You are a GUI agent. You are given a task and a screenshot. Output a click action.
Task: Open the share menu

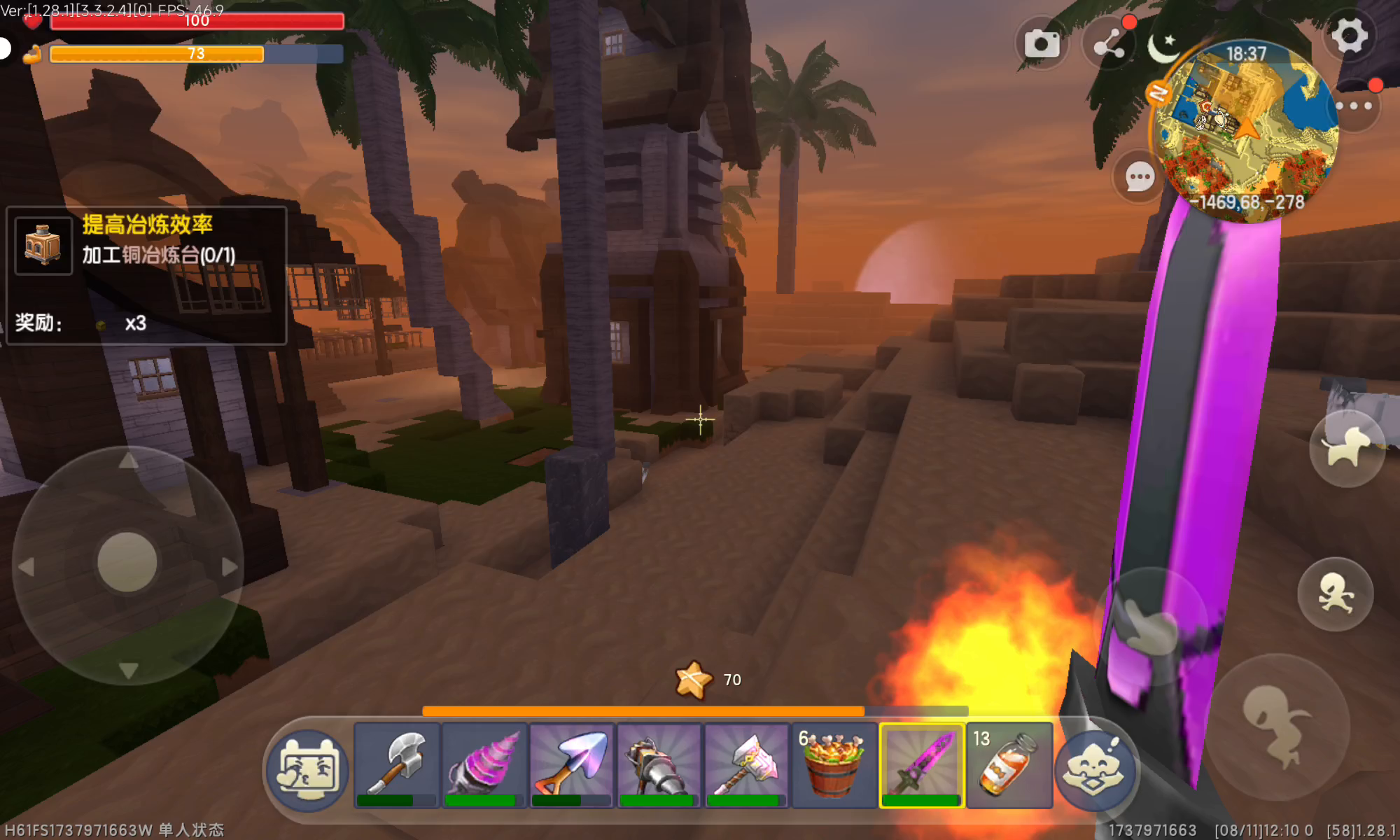(1109, 44)
